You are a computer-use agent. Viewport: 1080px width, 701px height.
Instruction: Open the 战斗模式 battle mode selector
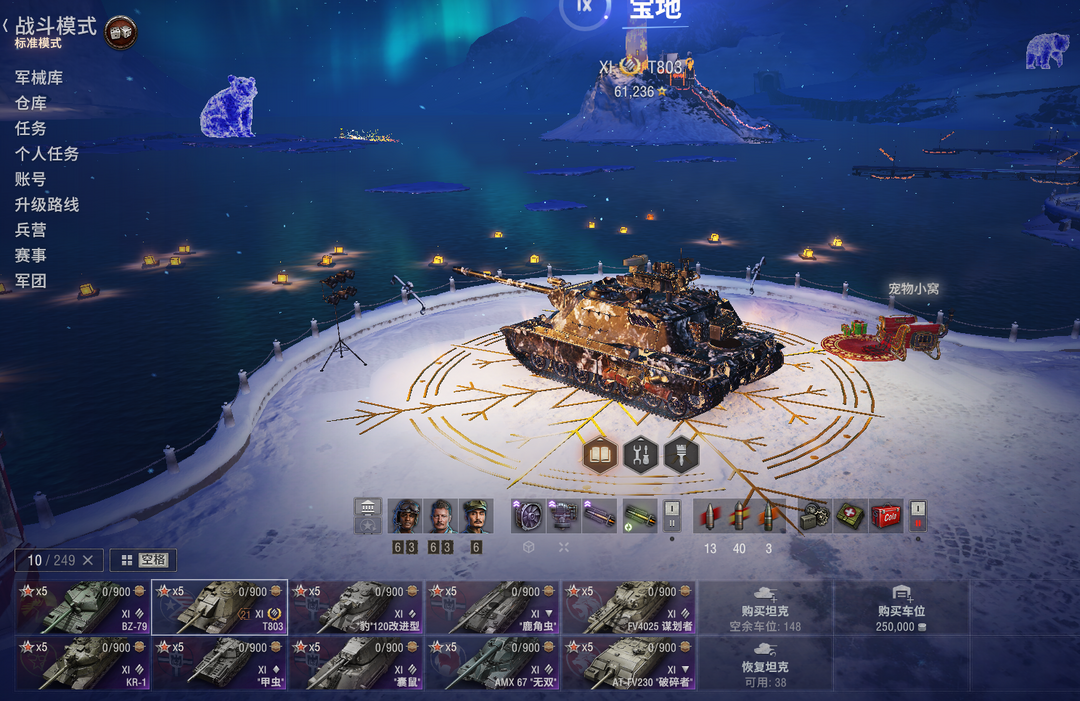pos(55,27)
